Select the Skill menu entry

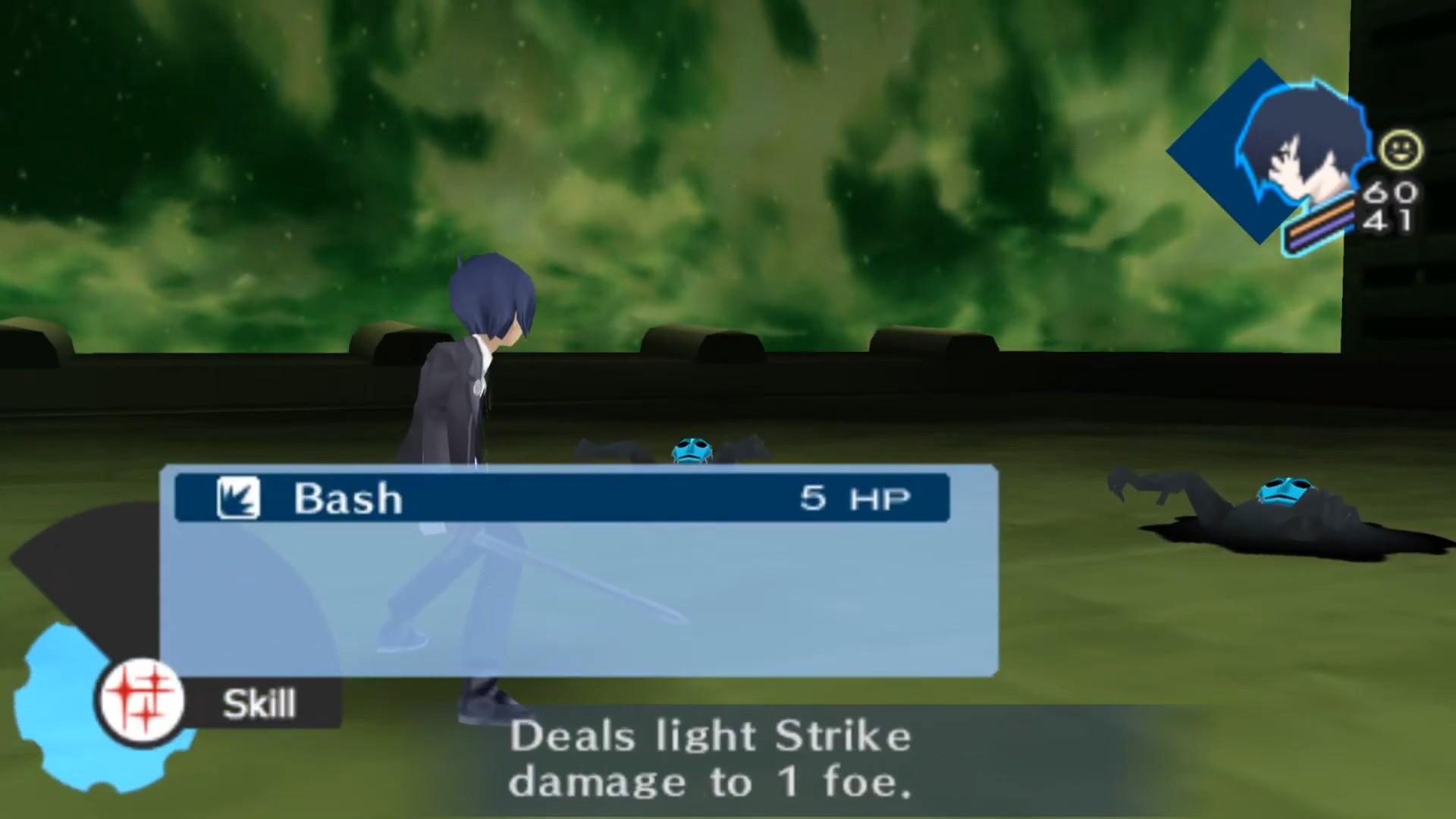[258, 702]
